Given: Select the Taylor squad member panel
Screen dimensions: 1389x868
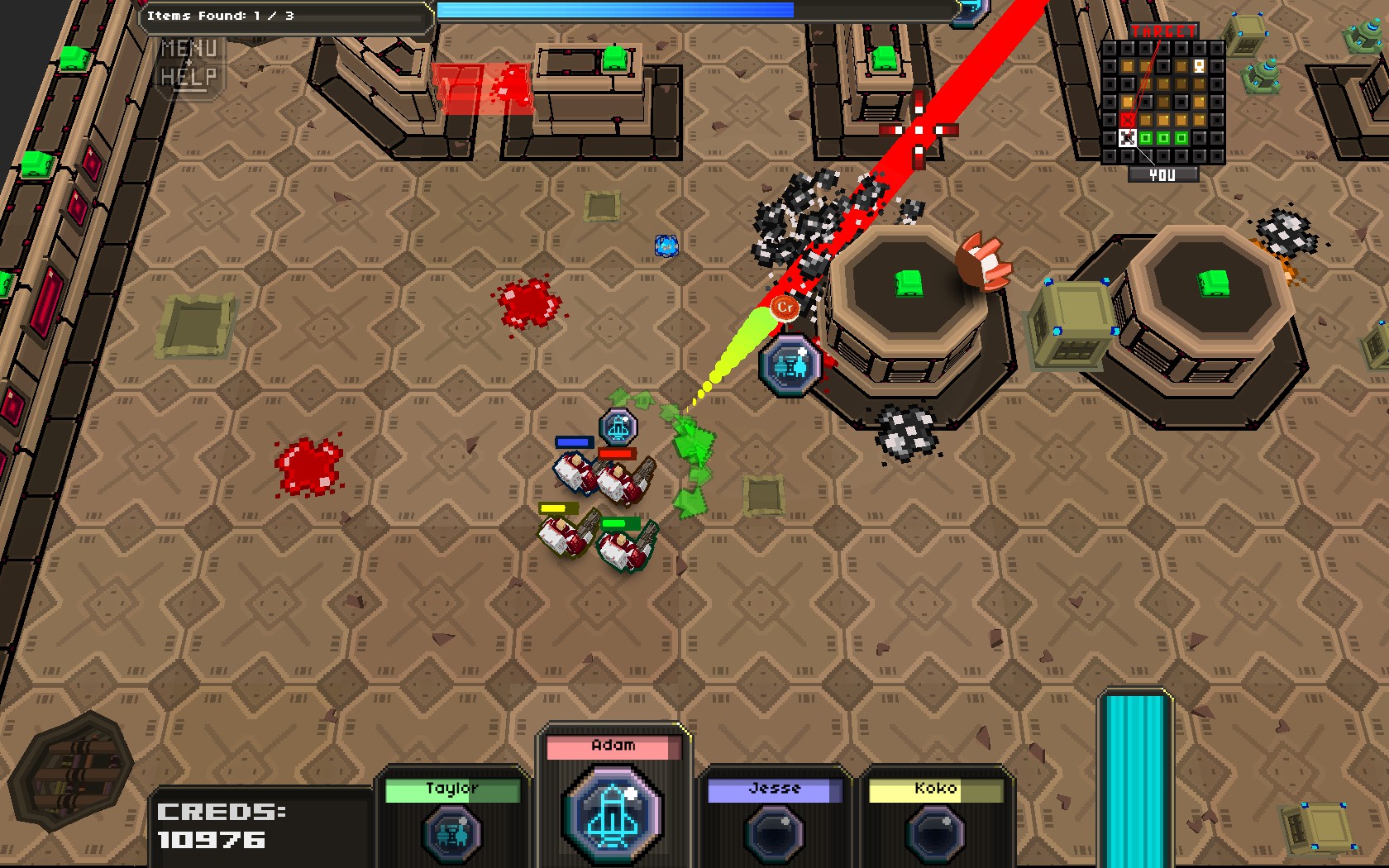Looking at the screenshot, I should [x=452, y=790].
